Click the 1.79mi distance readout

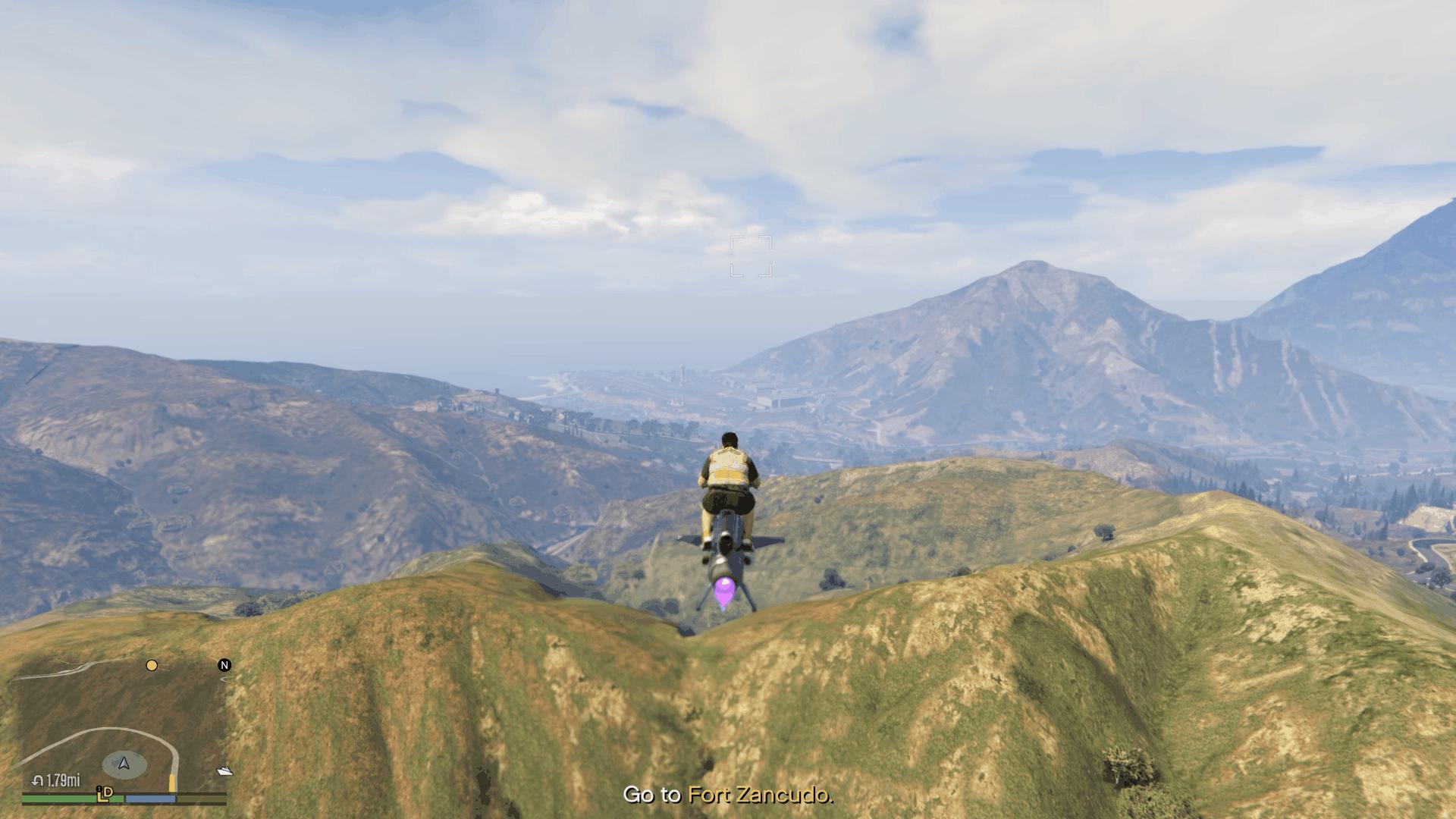click(x=63, y=781)
